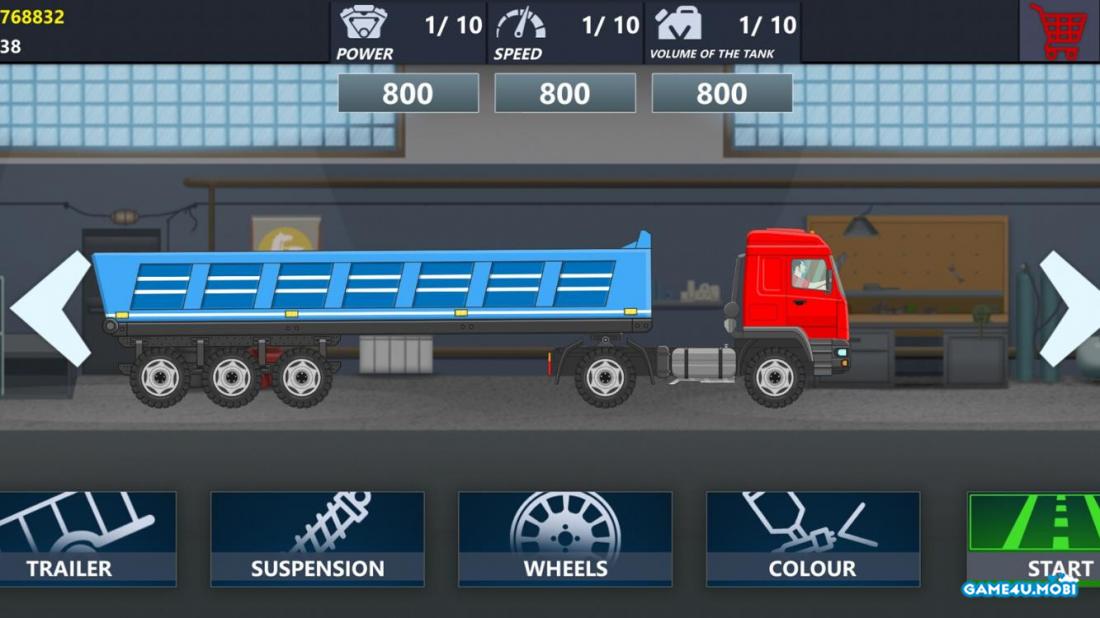Buy the Speed upgrade for 800
Screen dimensions: 1100x618
click(565, 94)
